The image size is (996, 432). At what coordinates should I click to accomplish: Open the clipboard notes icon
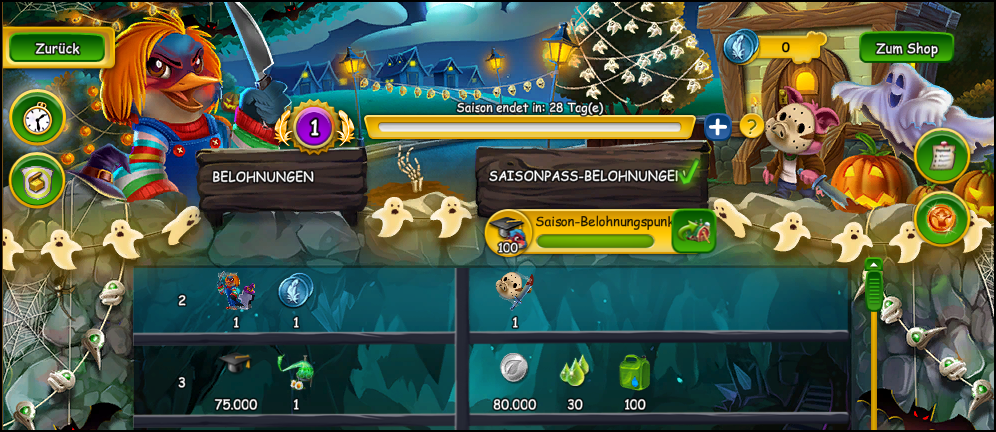click(941, 156)
